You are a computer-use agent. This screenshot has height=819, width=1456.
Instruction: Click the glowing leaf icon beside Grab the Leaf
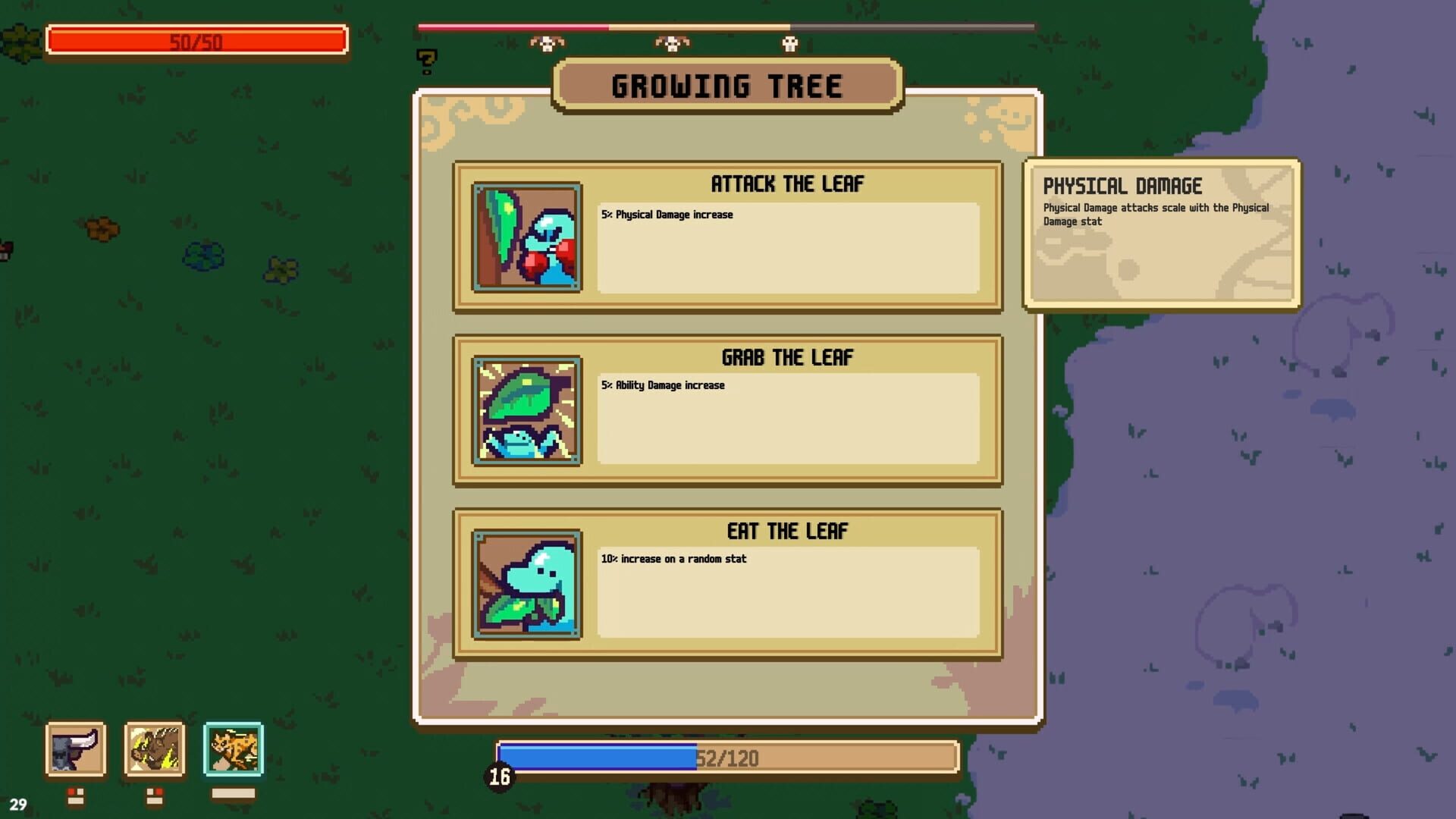tap(526, 412)
